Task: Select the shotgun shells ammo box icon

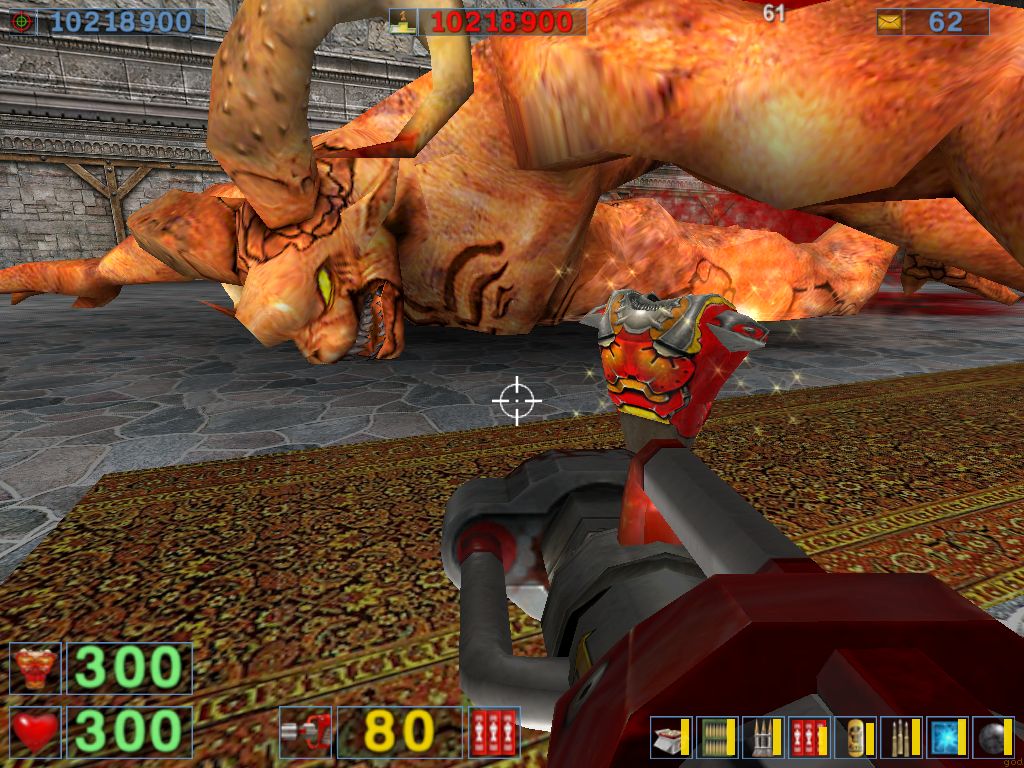Action: tap(668, 737)
